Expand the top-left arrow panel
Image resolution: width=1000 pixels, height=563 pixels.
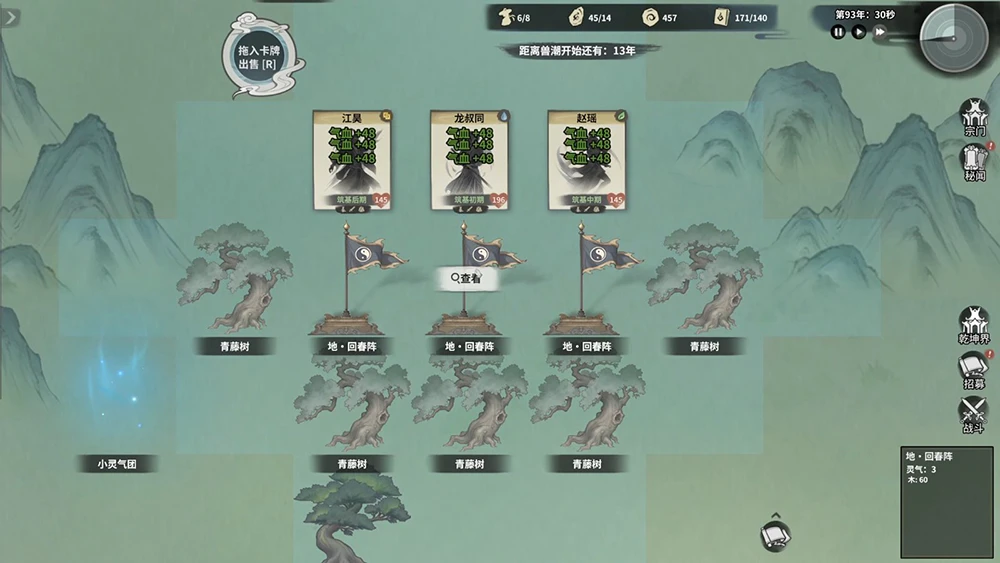11,17
